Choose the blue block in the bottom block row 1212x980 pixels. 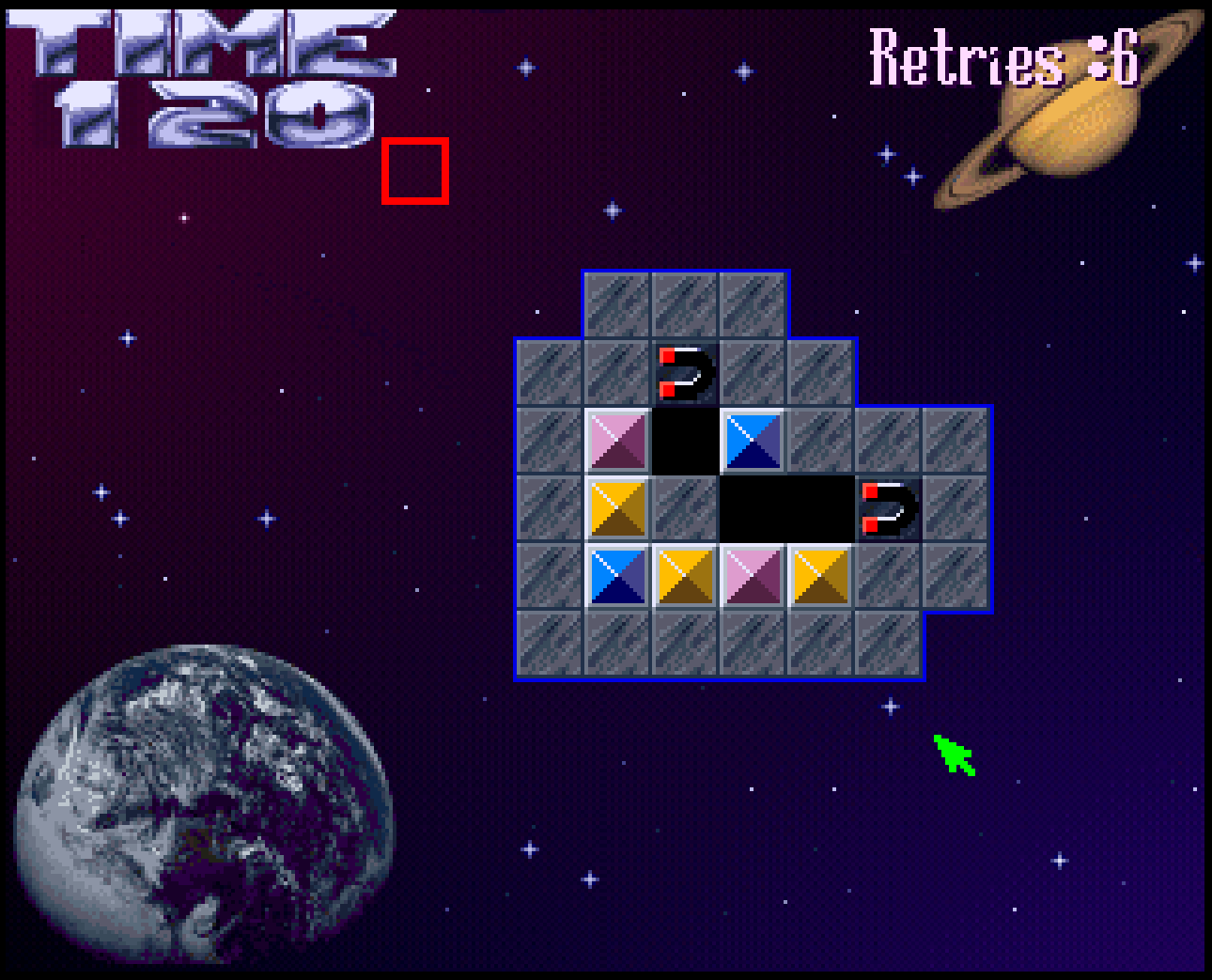(x=617, y=575)
